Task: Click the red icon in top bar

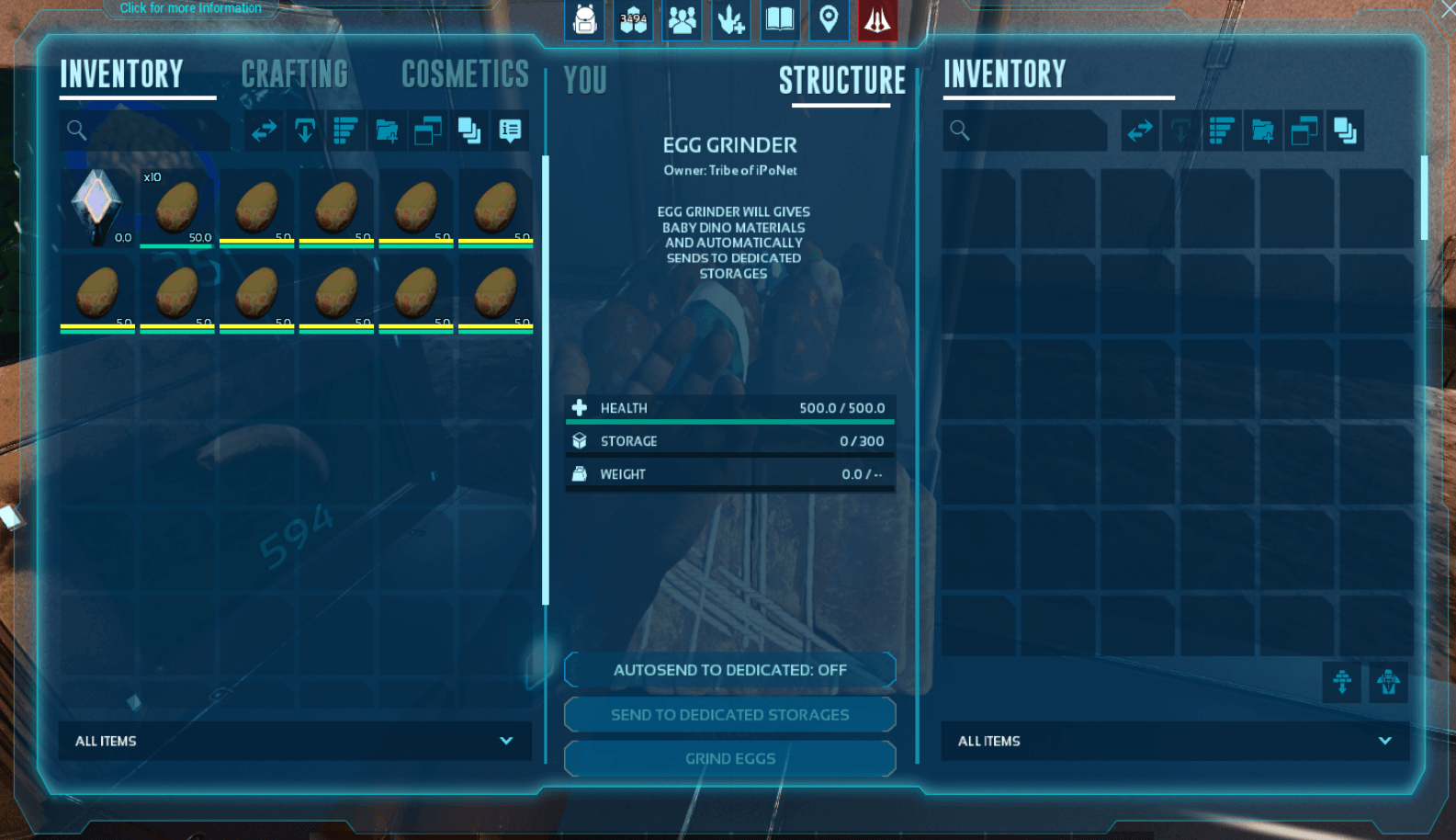Action: pyautogui.click(x=877, y=19)
